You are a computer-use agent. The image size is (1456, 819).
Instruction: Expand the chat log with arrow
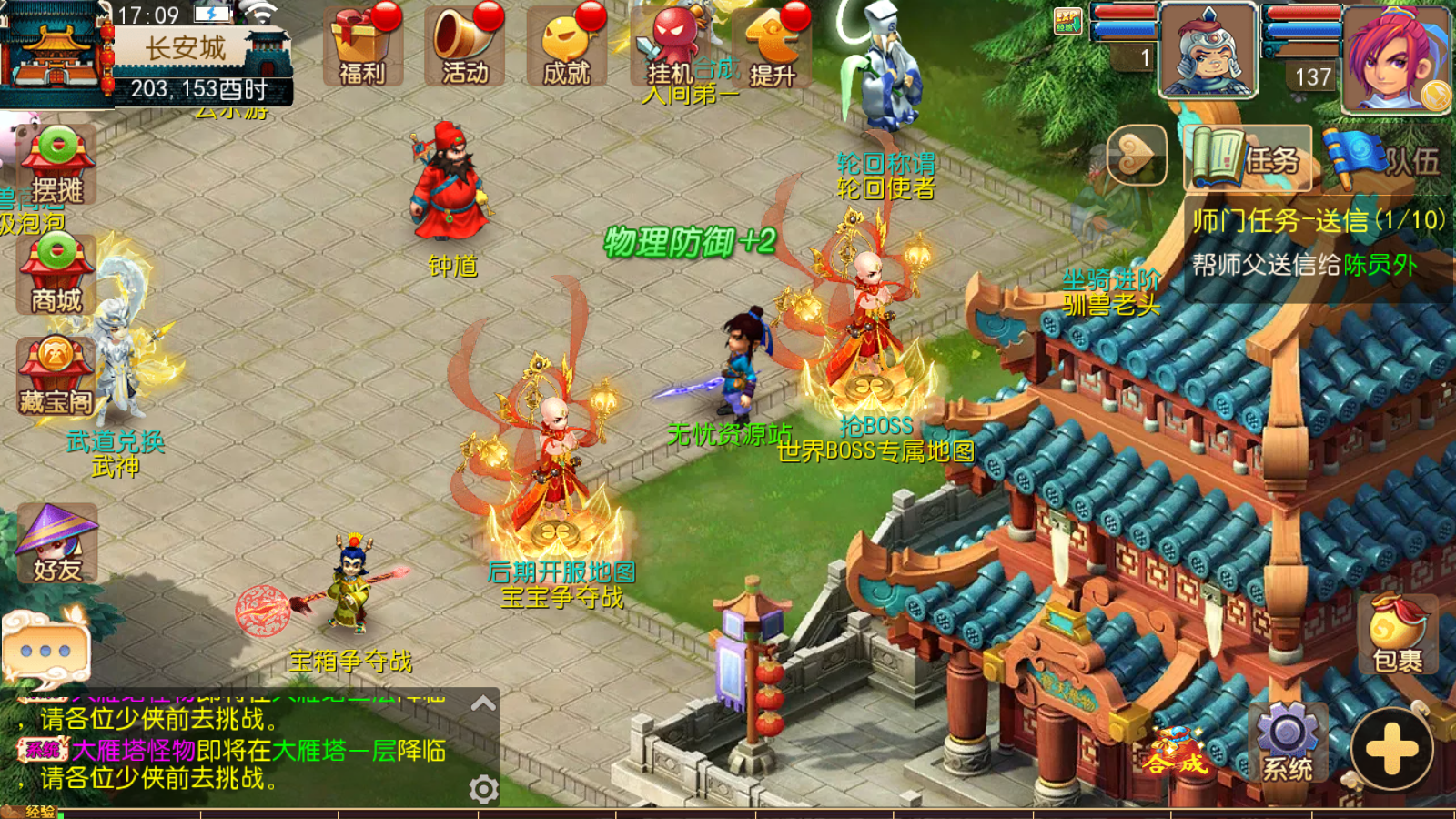click(483, 703)
